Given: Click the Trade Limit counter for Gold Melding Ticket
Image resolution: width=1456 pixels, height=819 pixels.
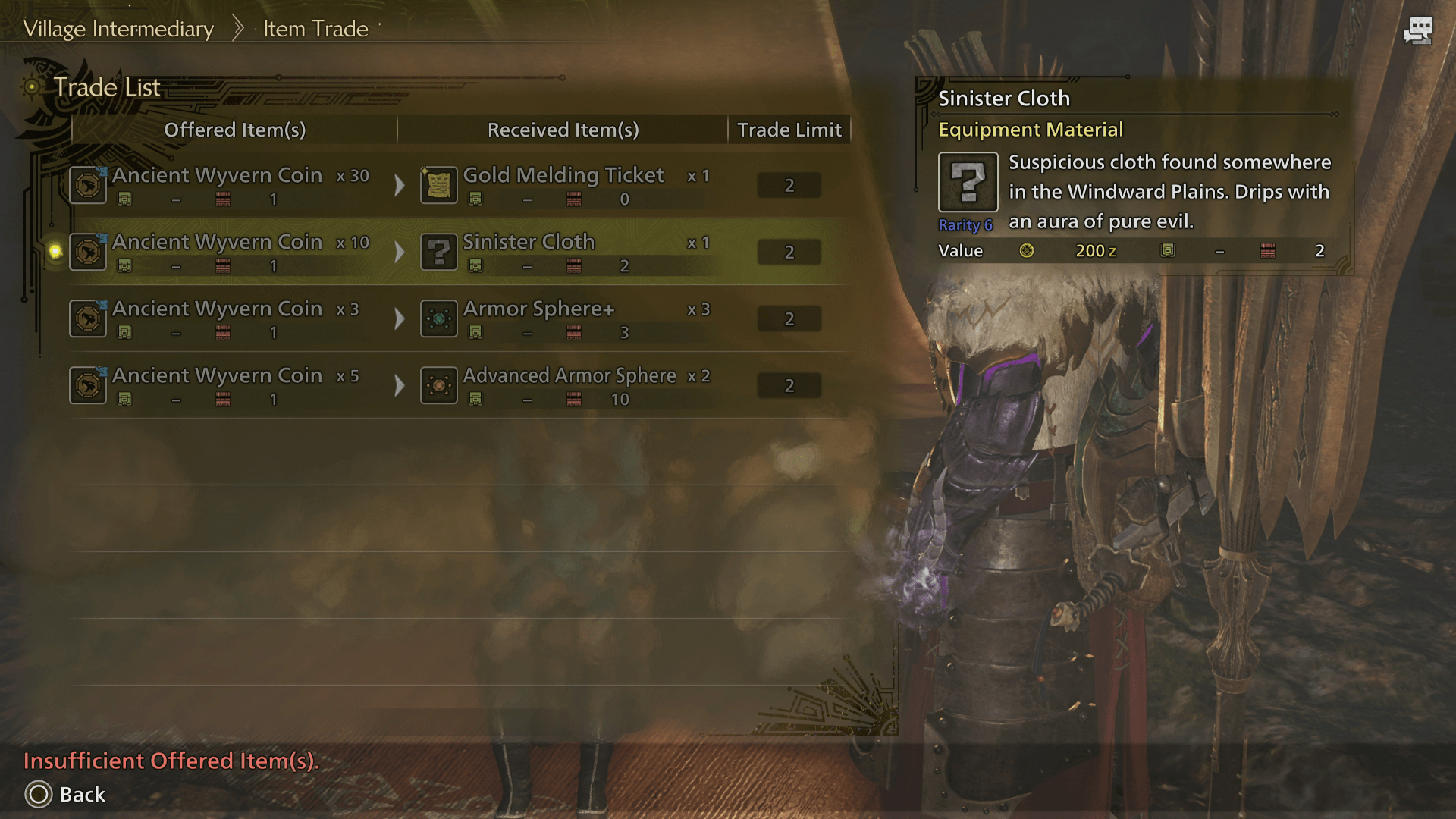Looking at the screenshot, I should (789, 184).
